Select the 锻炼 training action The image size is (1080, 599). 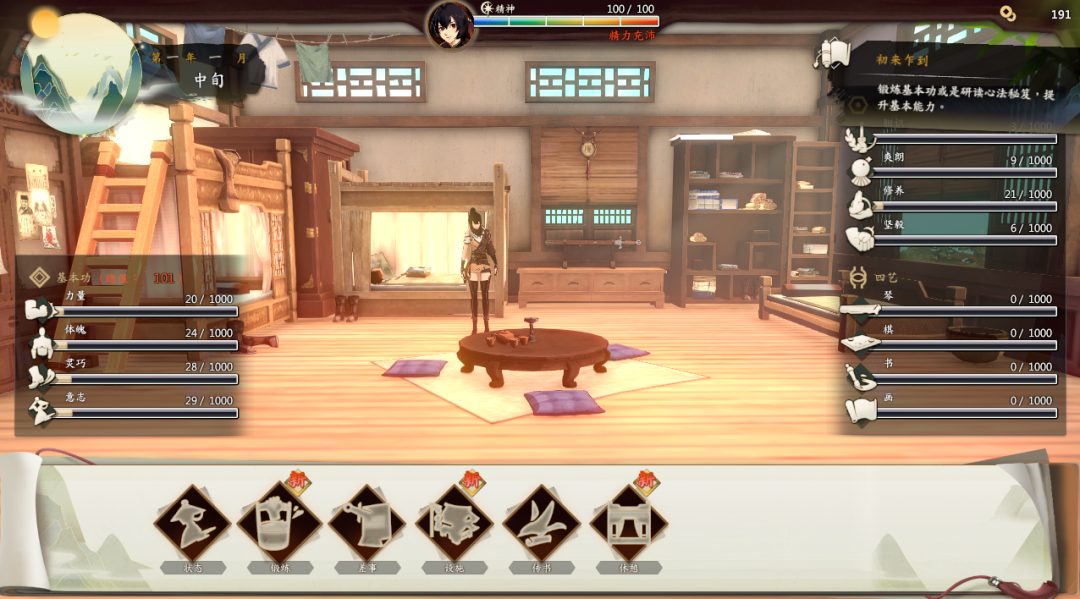[279, 524]
